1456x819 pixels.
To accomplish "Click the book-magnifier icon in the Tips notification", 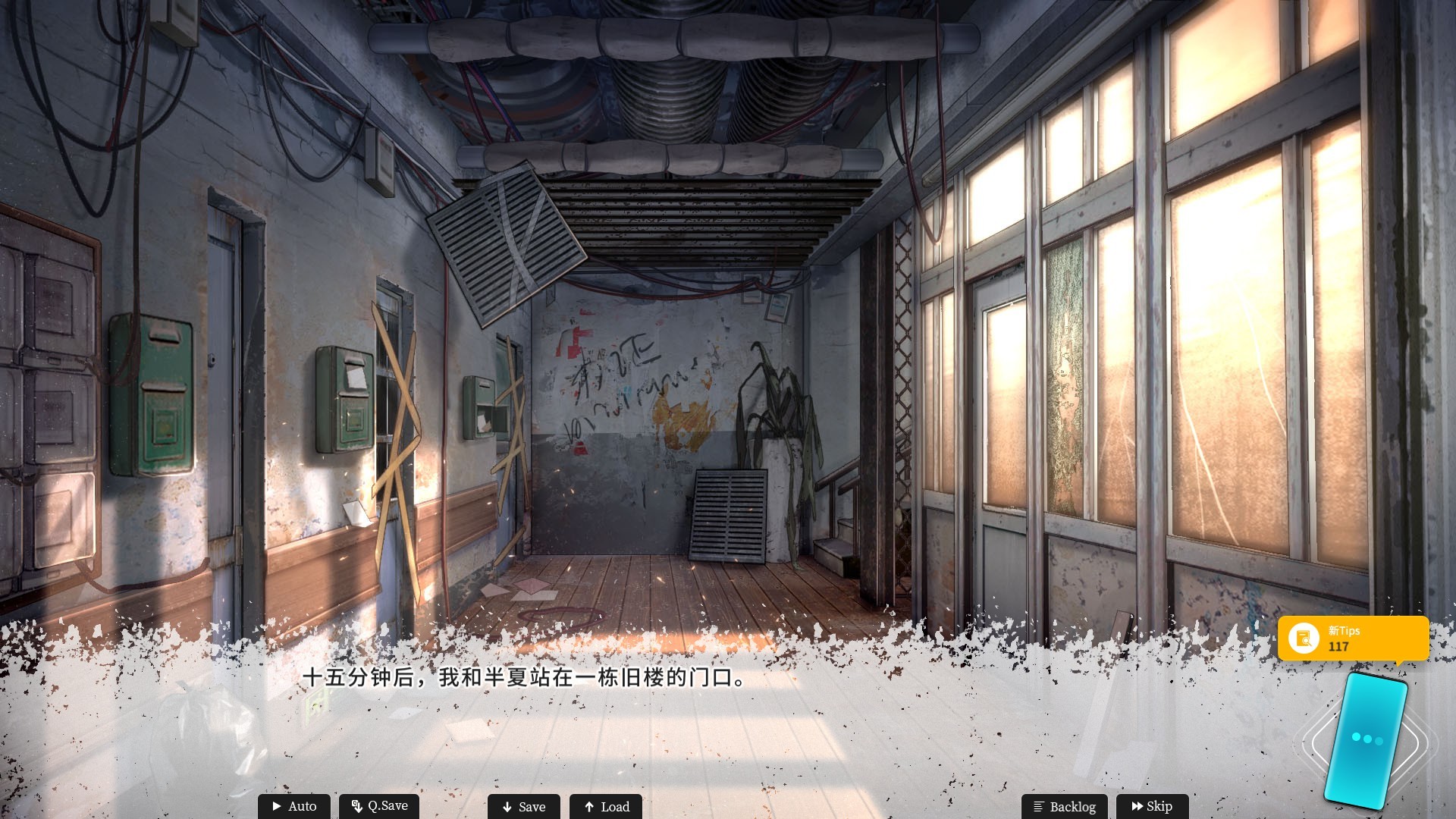I will tap(1304, 639).
